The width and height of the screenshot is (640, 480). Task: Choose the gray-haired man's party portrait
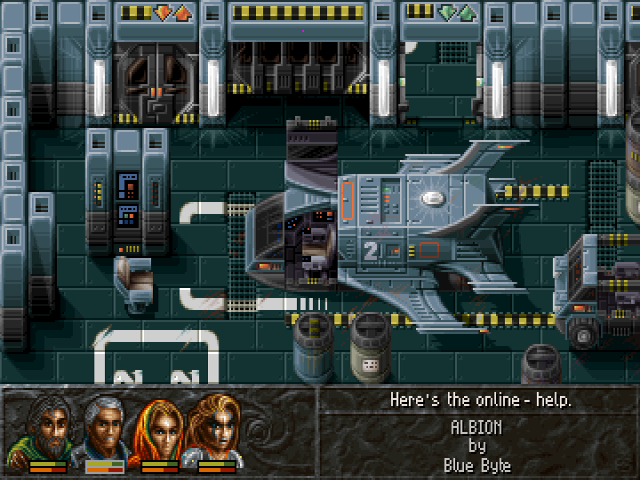104,427
